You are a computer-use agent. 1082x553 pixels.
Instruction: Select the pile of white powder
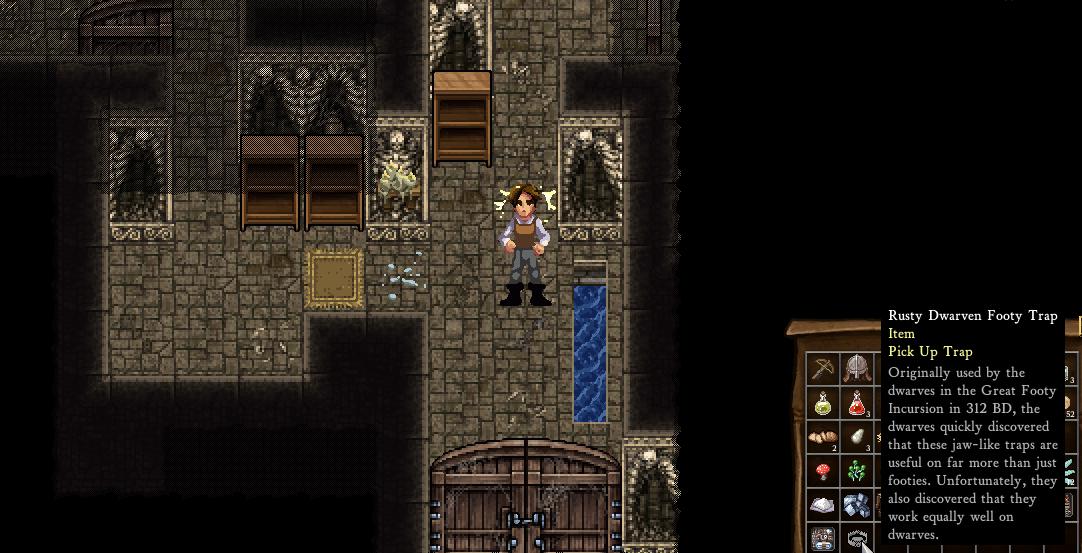tap(823, 505)
